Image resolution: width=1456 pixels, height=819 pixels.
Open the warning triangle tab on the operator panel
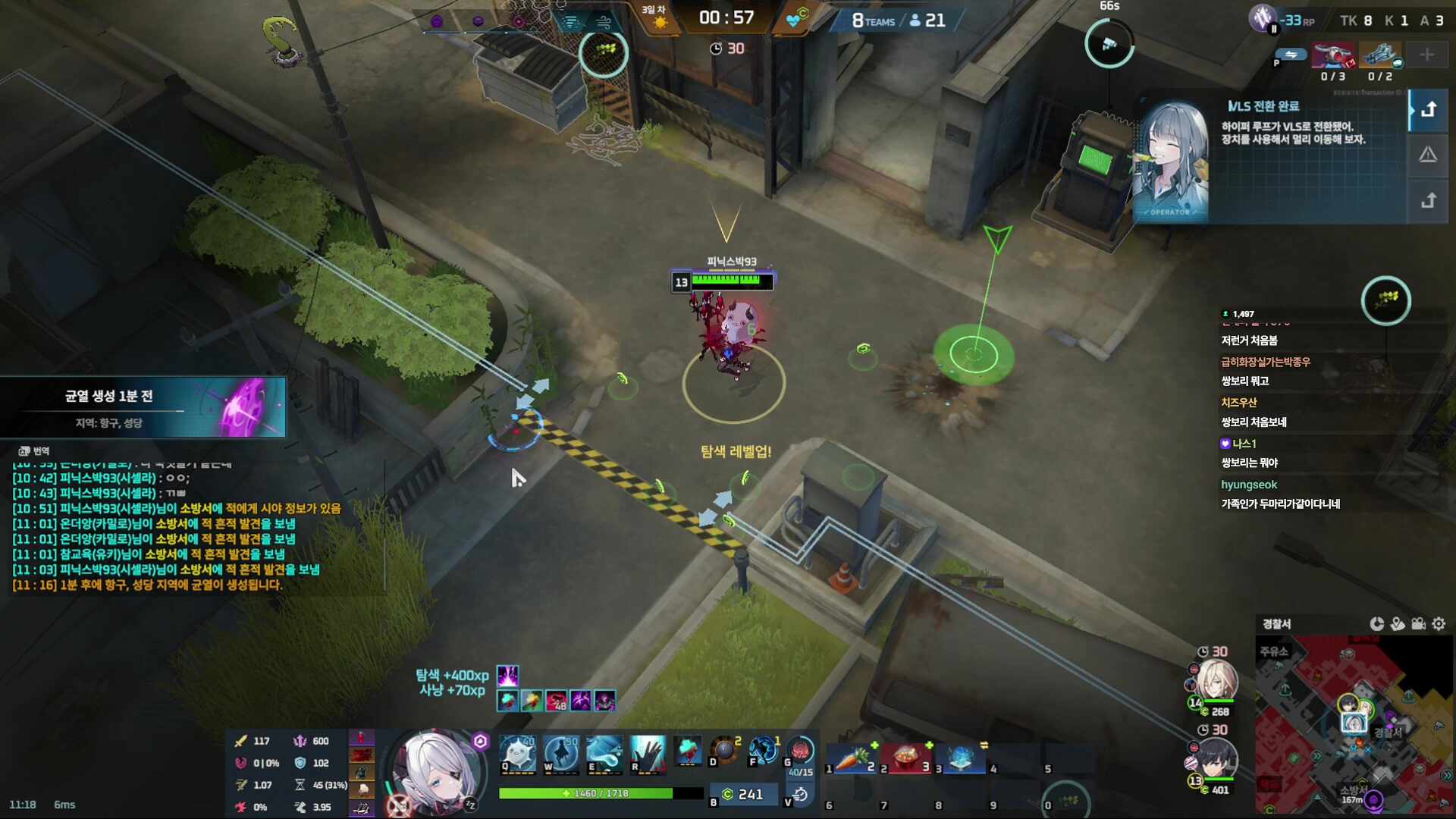click(x=1428, y=155)
